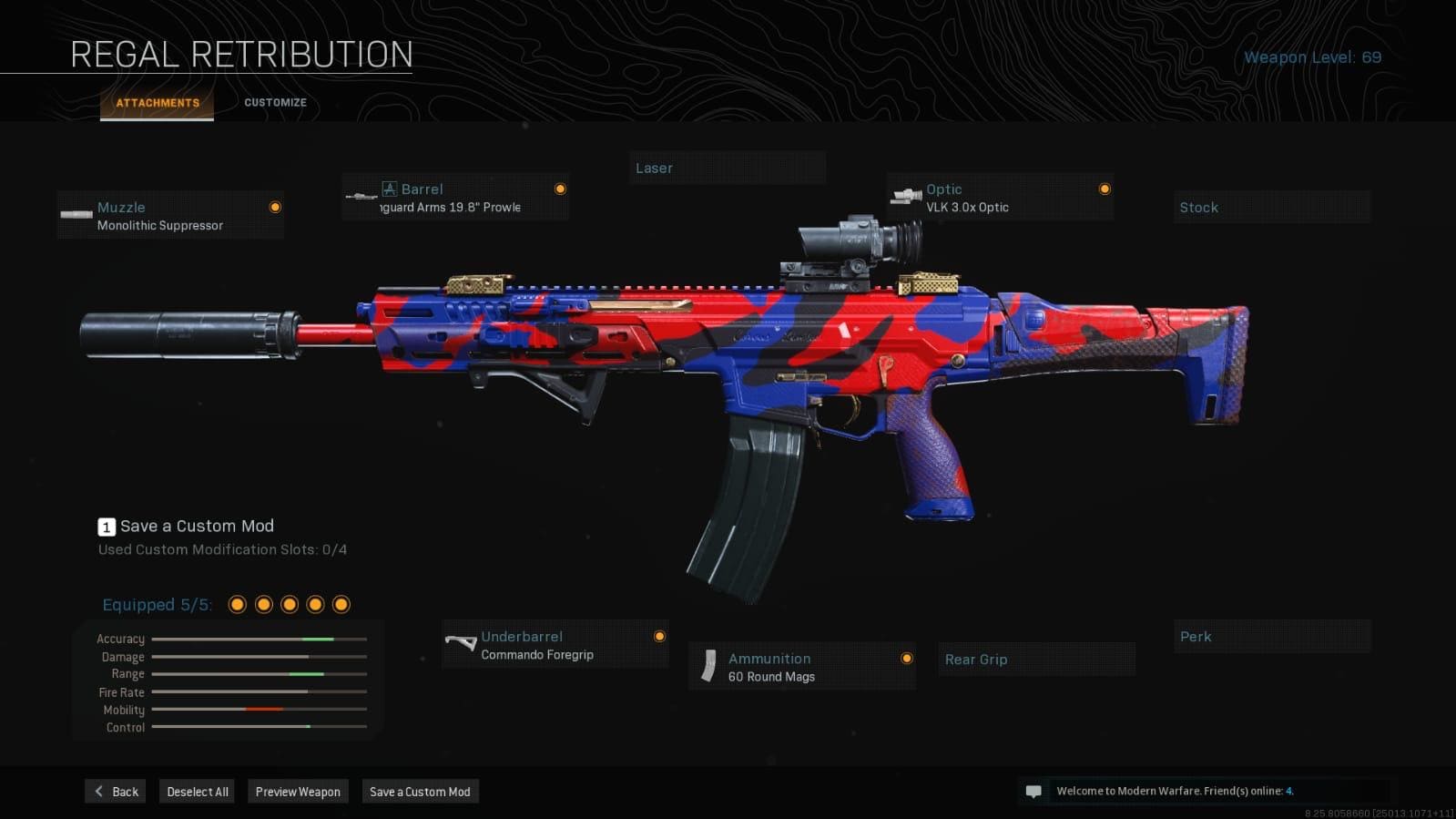The width and height of the screenshot is (1456, 819).
Task: Open the chat message icon
Action: 1033,792
